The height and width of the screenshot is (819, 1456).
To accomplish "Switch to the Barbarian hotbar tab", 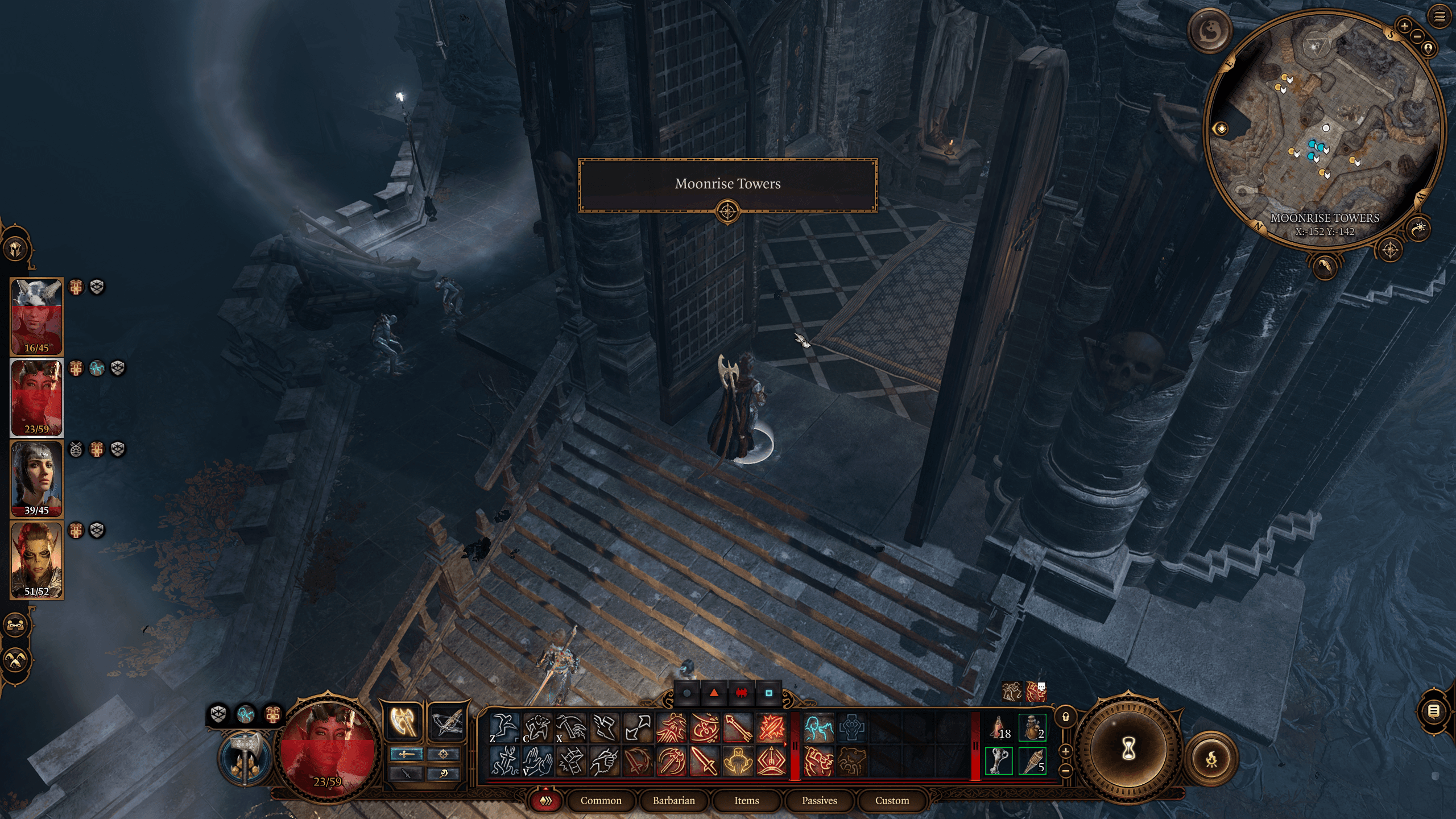I will click(673, 800).
